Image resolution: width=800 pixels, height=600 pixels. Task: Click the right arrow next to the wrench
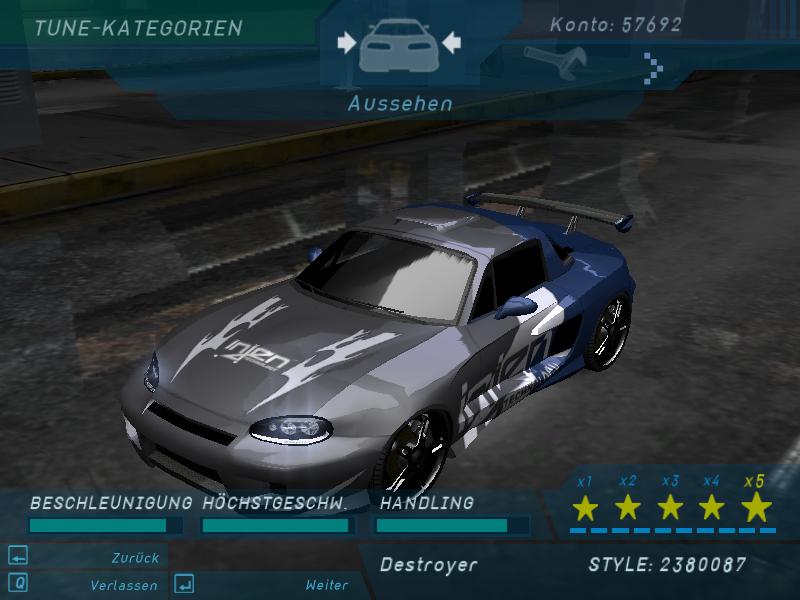[654, 66]
